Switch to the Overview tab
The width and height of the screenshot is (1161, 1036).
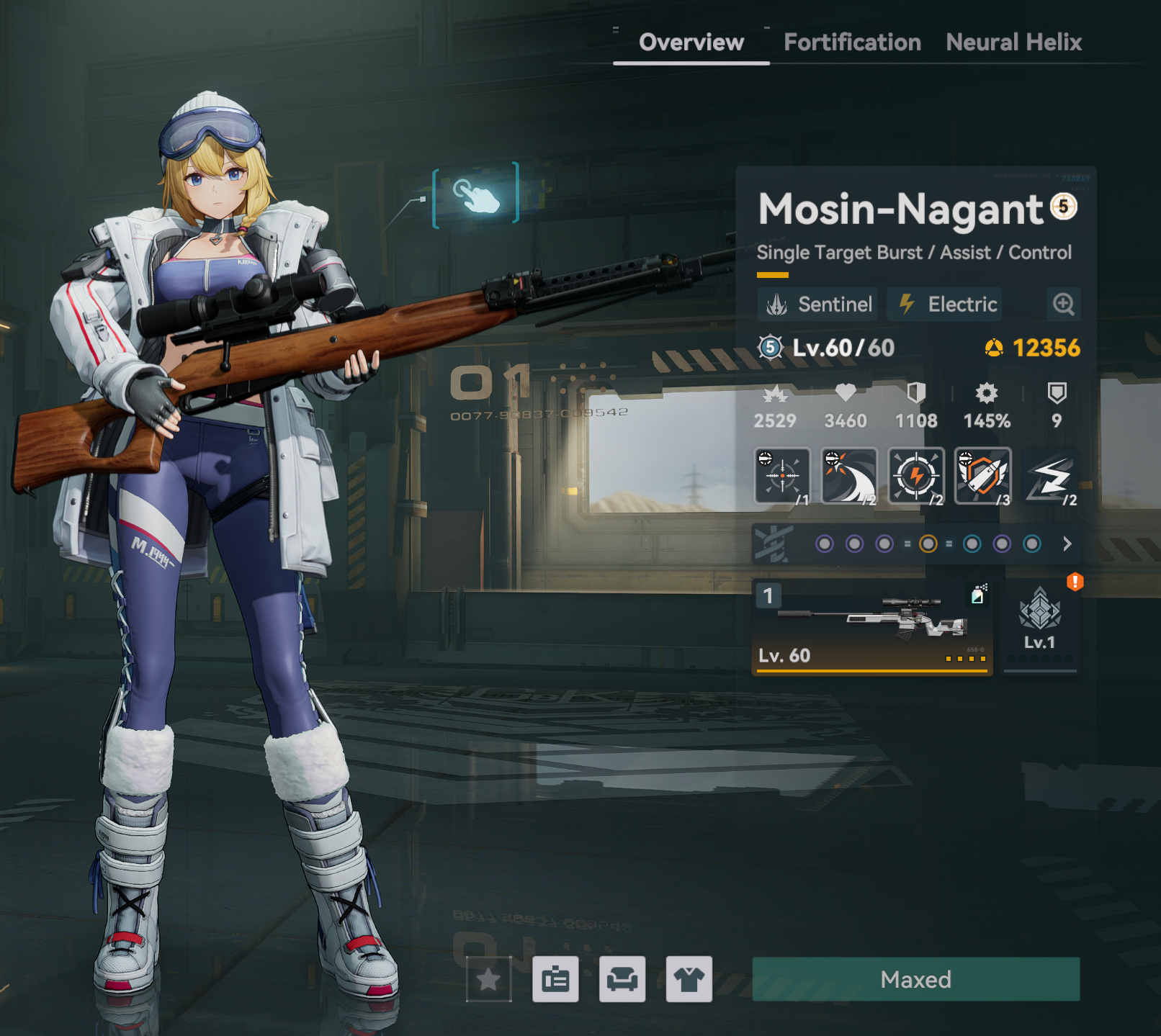point(691,42)
